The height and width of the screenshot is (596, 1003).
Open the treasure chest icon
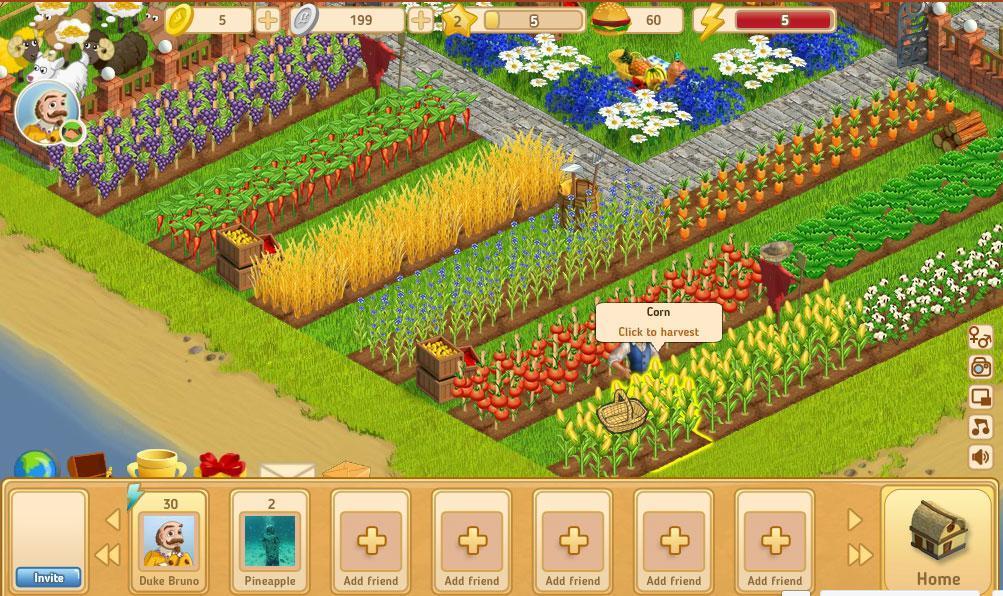click(90, 466)
